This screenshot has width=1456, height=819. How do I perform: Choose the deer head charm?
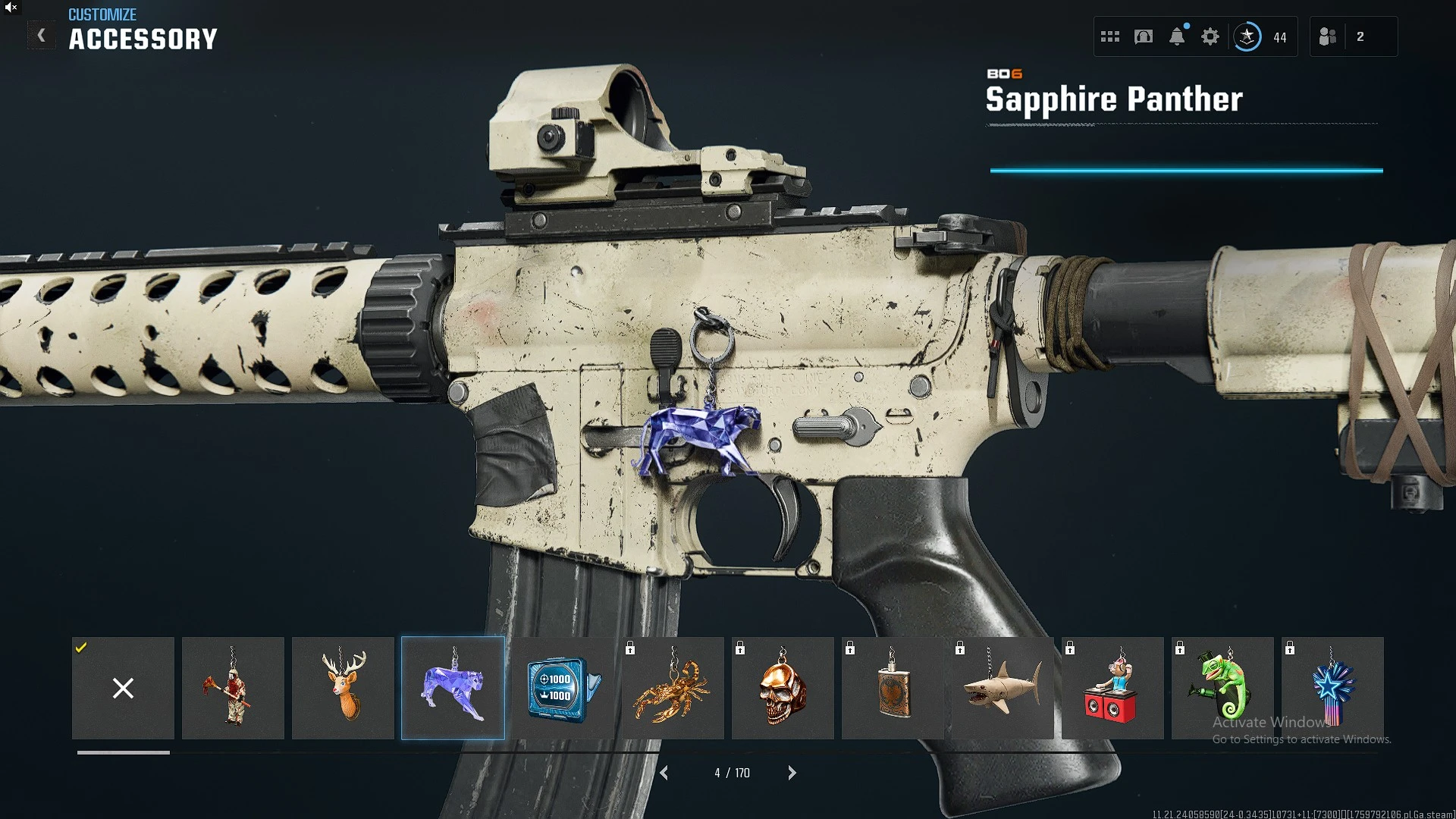(x=343, y=688)
